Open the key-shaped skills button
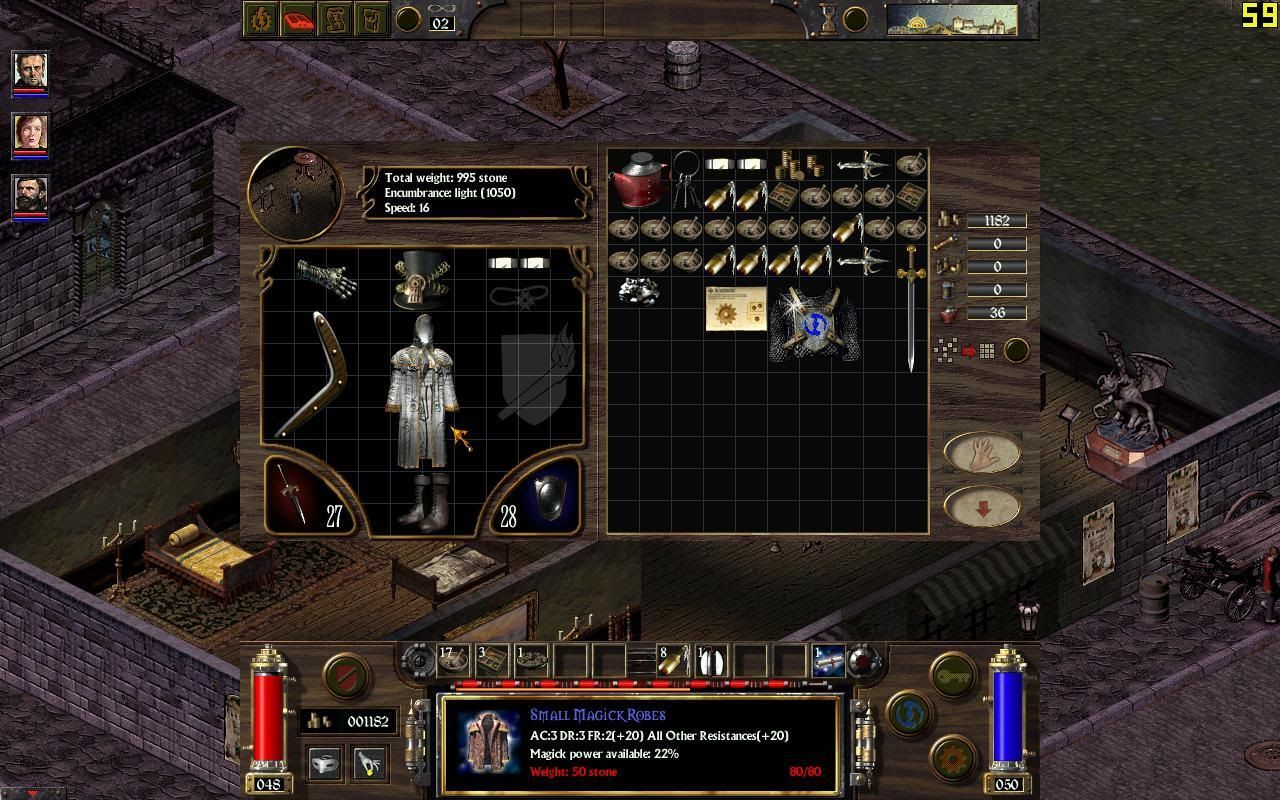The width and height of the screenshot is (1280, 800). point(953,675)
